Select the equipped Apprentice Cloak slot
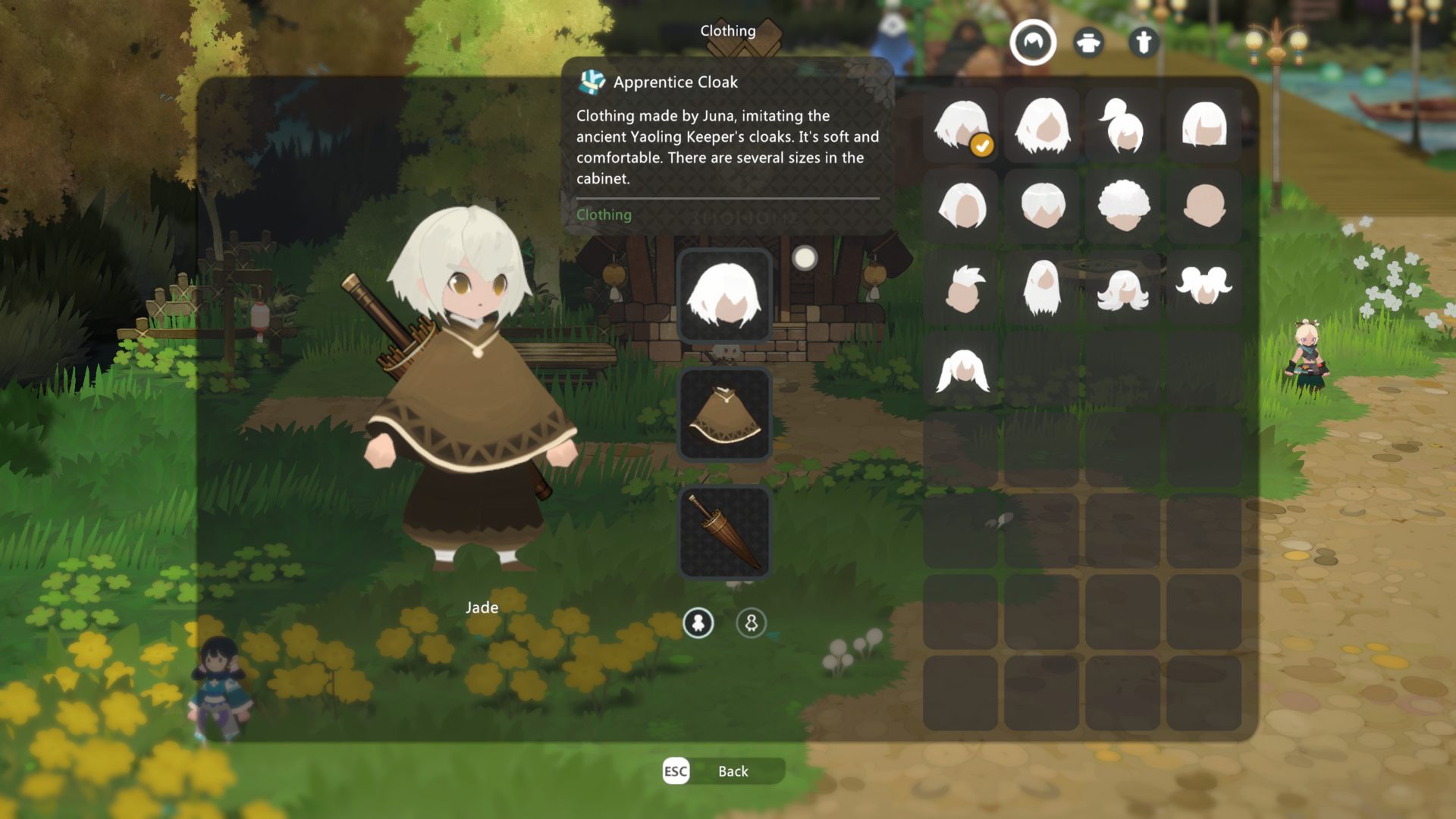The height and width of the screenshot is (819, 1456). [724, 415]
